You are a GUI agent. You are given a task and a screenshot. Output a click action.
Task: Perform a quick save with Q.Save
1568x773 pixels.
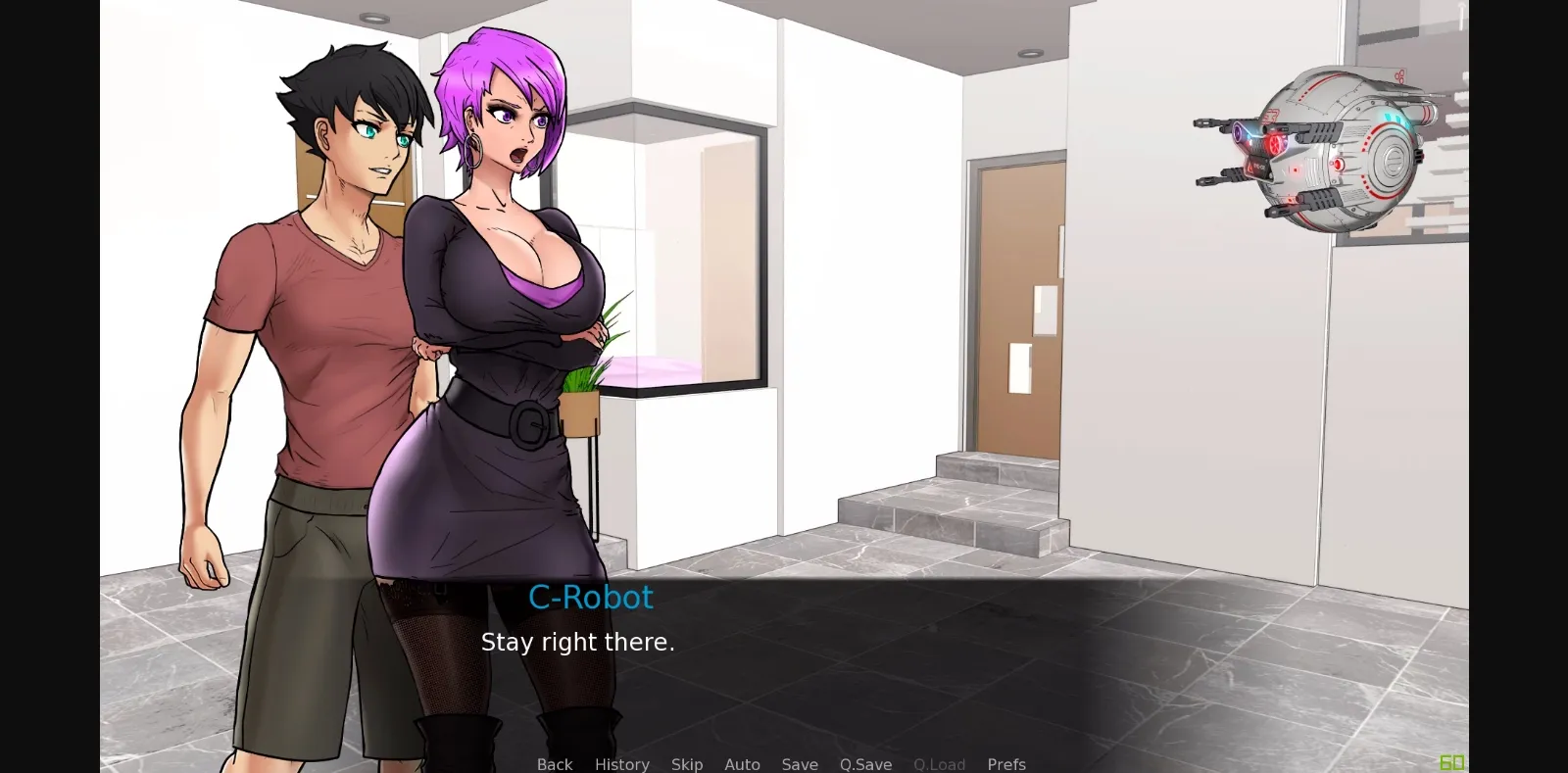865,764
